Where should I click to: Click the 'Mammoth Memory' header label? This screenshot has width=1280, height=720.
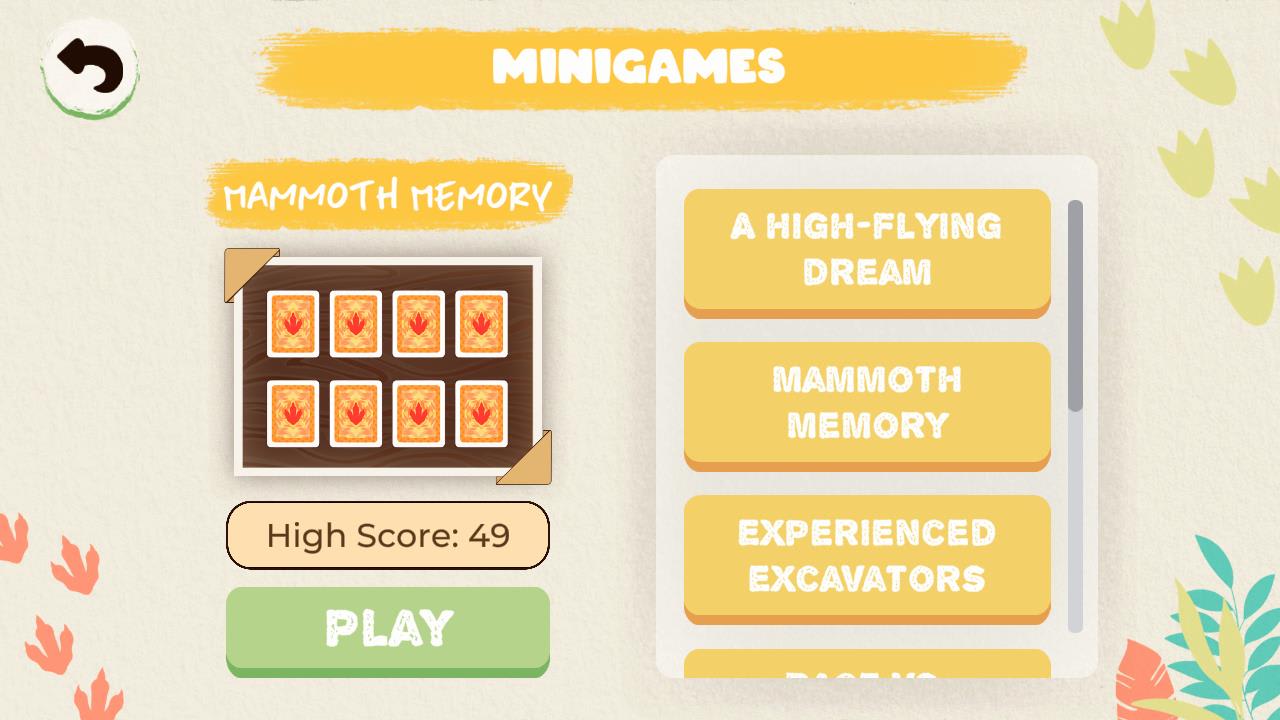click(x=388, y=194)
